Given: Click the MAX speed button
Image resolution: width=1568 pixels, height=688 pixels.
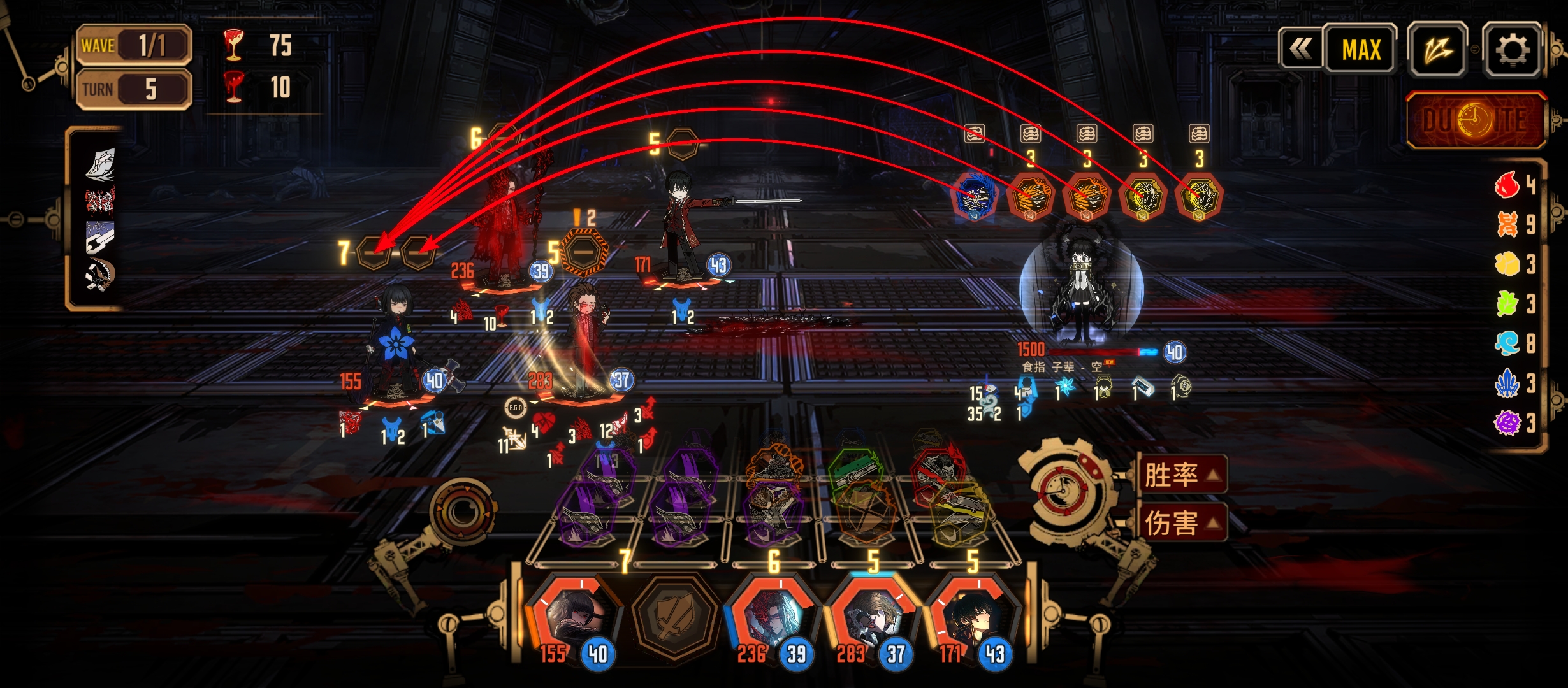Looking at the screenshot, I should pyautogui.click(x=1361, y=50).
